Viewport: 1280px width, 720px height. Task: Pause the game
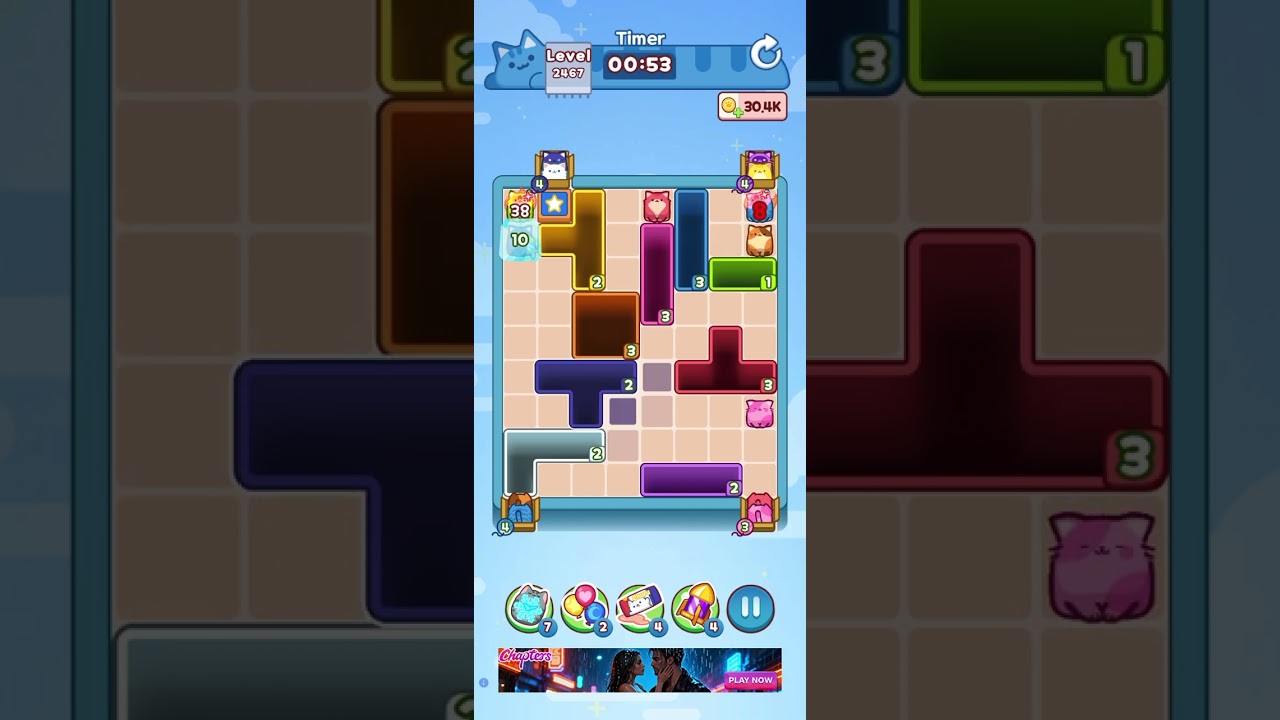750,606
